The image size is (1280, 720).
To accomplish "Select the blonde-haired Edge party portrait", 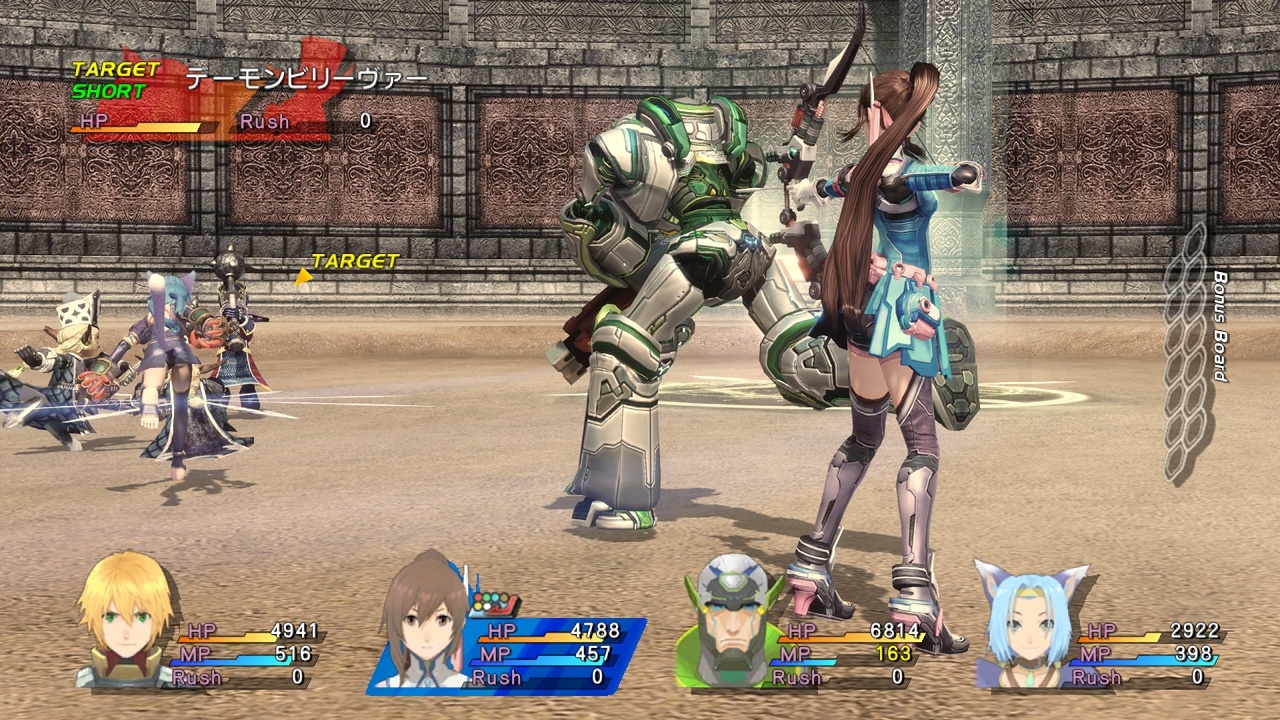I will pyautogui.click(x=125, y=621).
